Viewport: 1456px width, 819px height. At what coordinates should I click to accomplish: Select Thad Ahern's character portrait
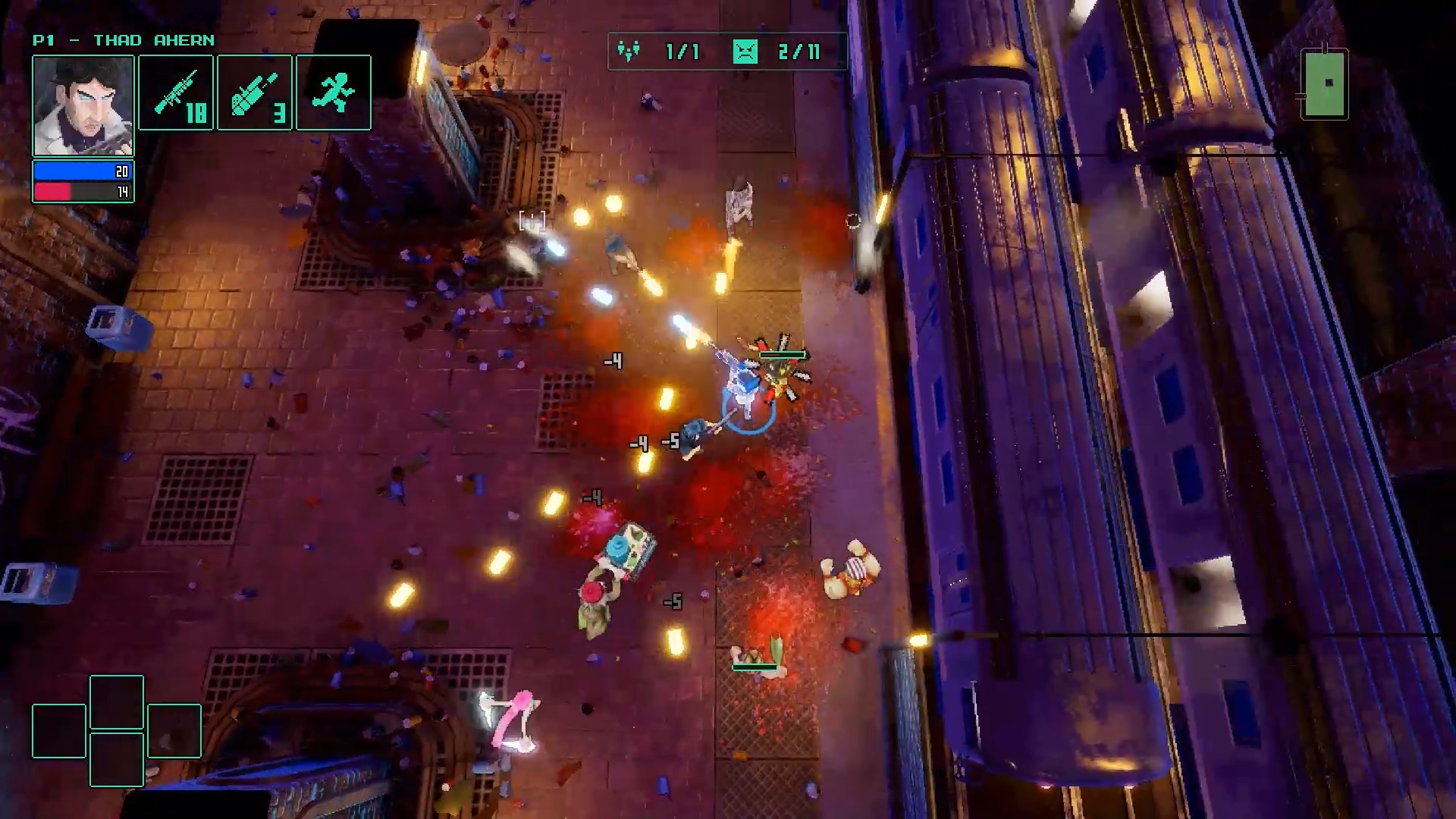(83, 106)
